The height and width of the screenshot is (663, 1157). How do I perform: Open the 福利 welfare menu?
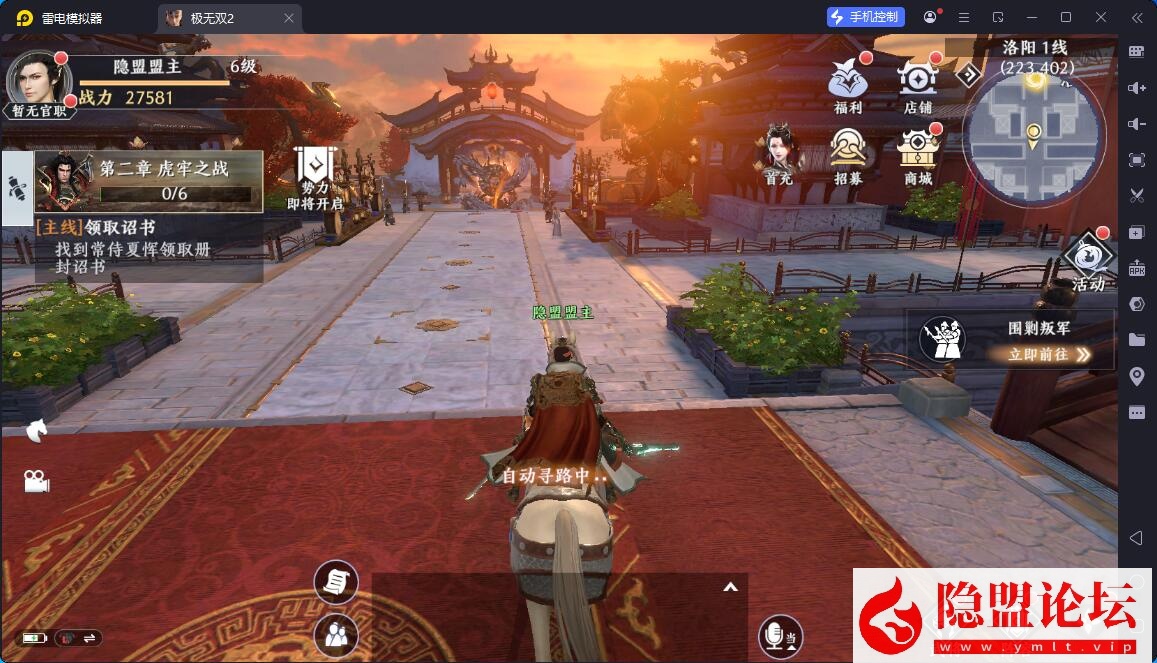click(x=848, y=82)
